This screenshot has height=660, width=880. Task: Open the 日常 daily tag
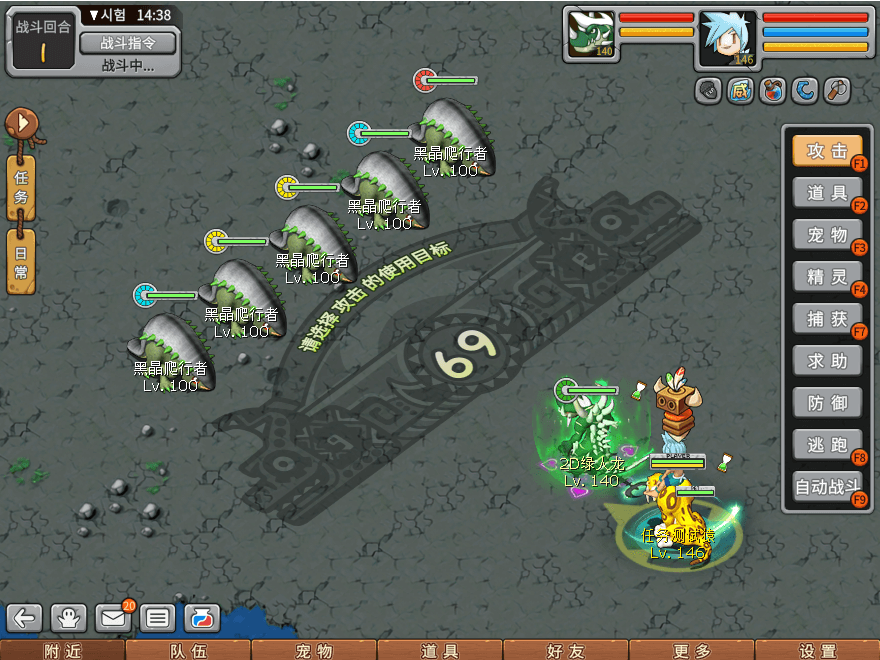[21, 260]
